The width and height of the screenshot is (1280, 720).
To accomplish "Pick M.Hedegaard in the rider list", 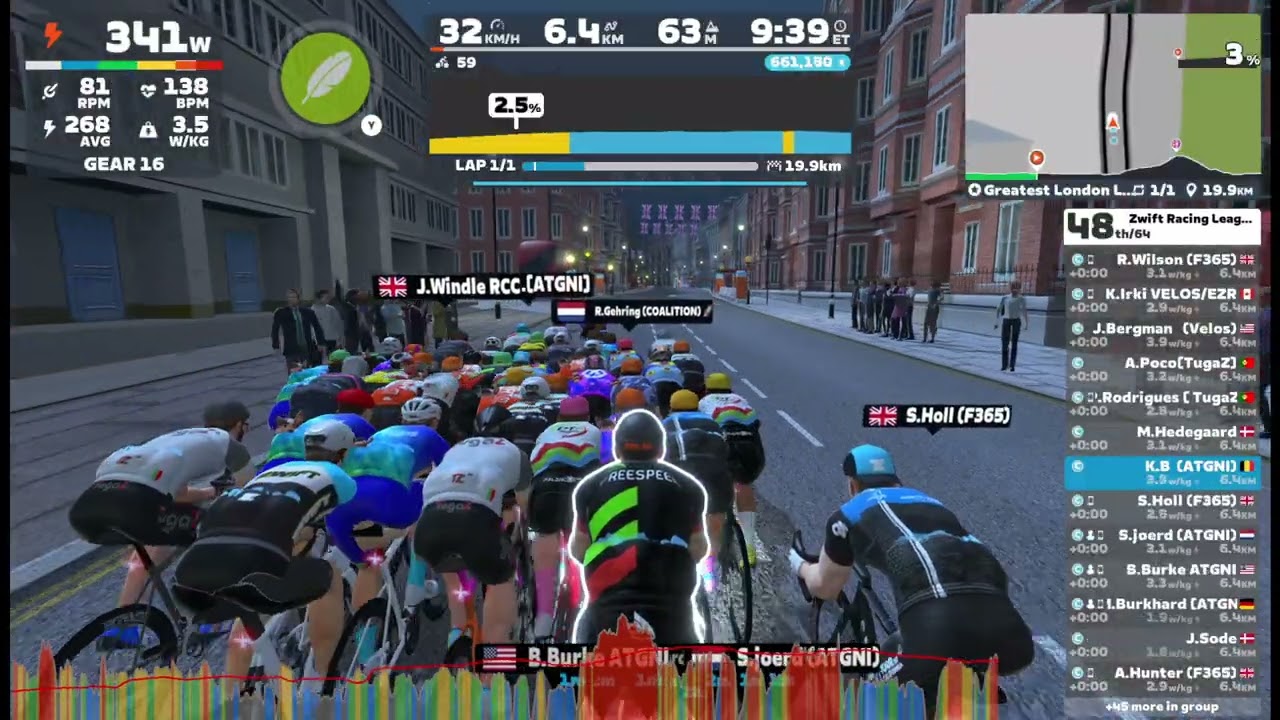I will pos(1162,437).
